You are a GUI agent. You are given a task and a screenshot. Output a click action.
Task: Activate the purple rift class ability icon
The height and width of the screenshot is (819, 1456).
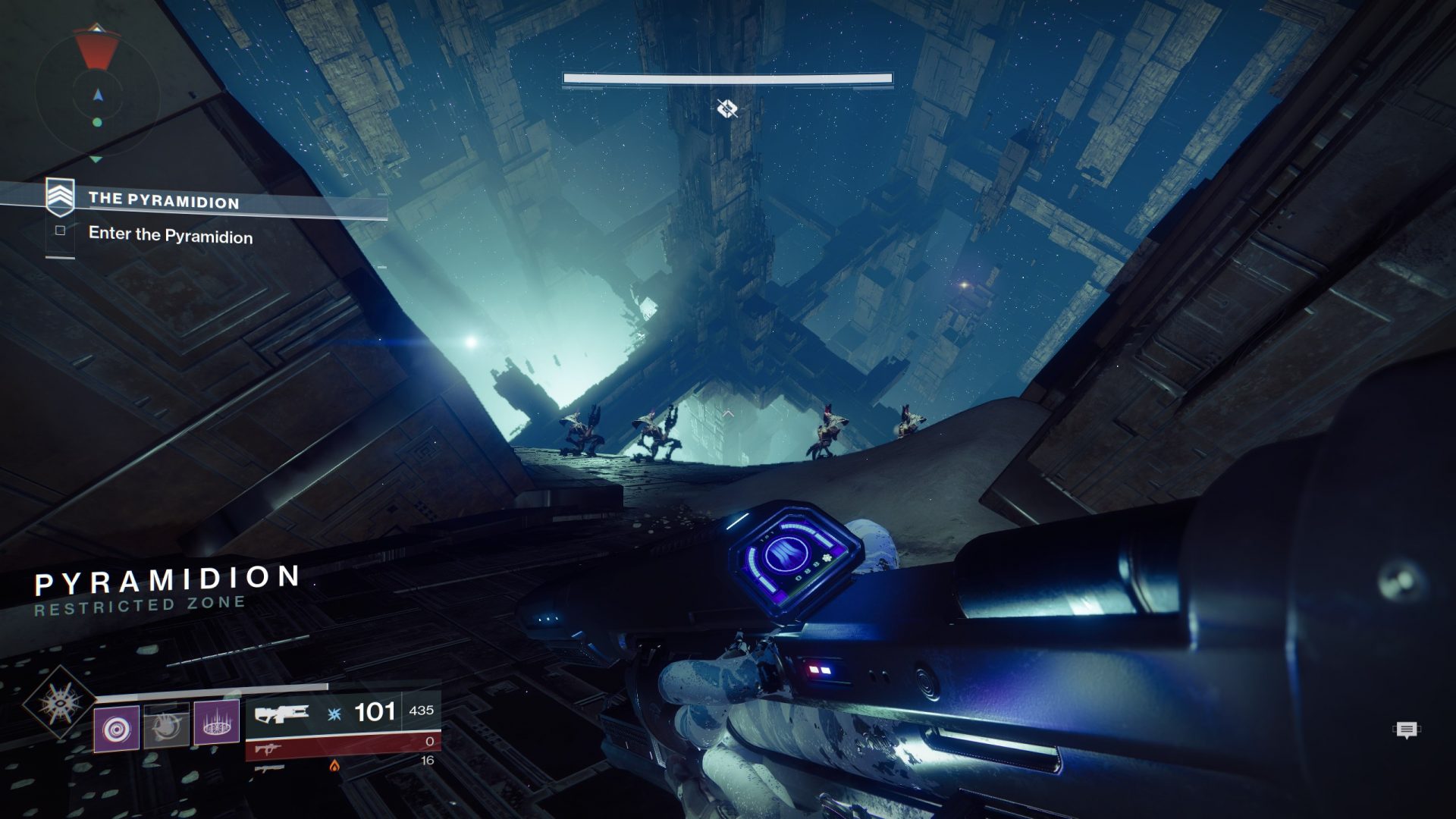click(x=216, y=723)
